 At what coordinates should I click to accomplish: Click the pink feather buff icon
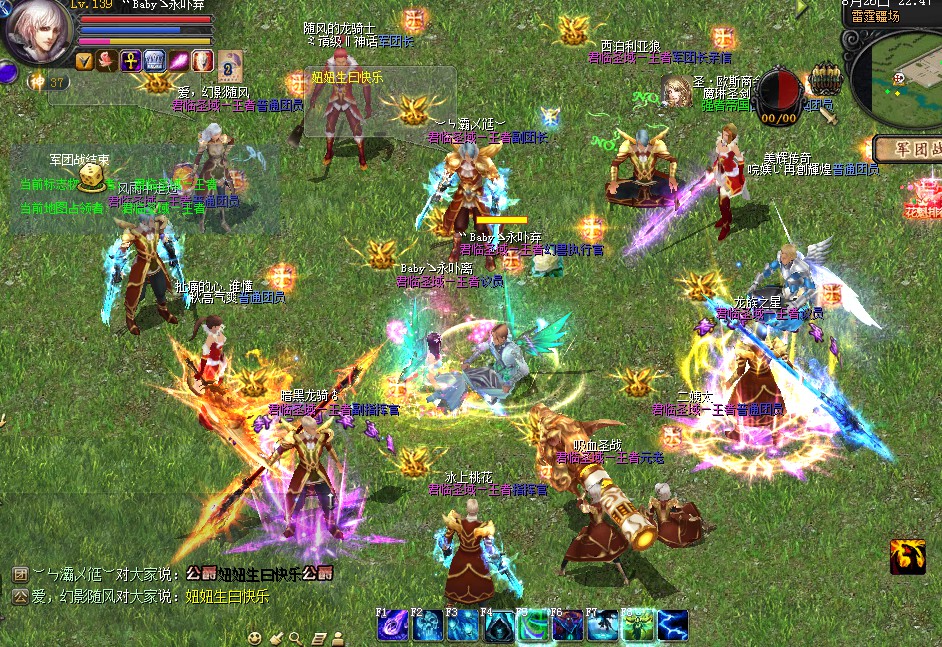(178, 61)
